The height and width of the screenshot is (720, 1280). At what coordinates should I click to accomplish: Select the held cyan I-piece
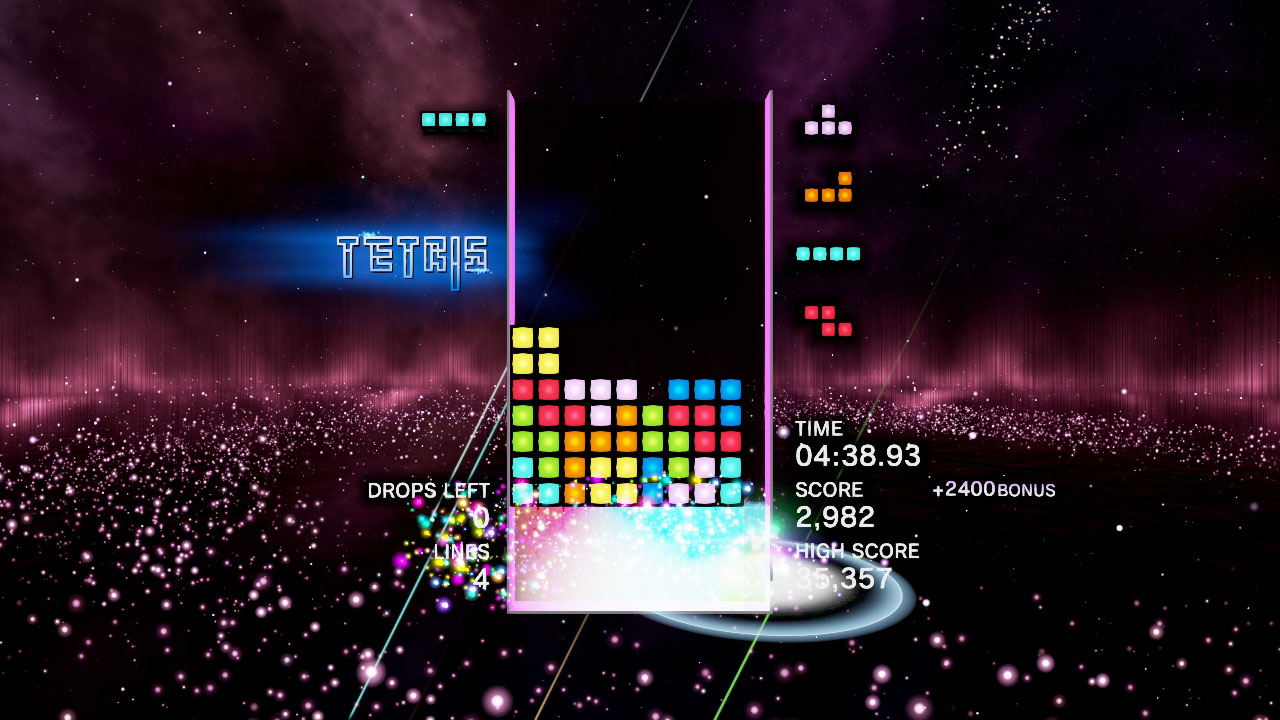tap(454, 120)
